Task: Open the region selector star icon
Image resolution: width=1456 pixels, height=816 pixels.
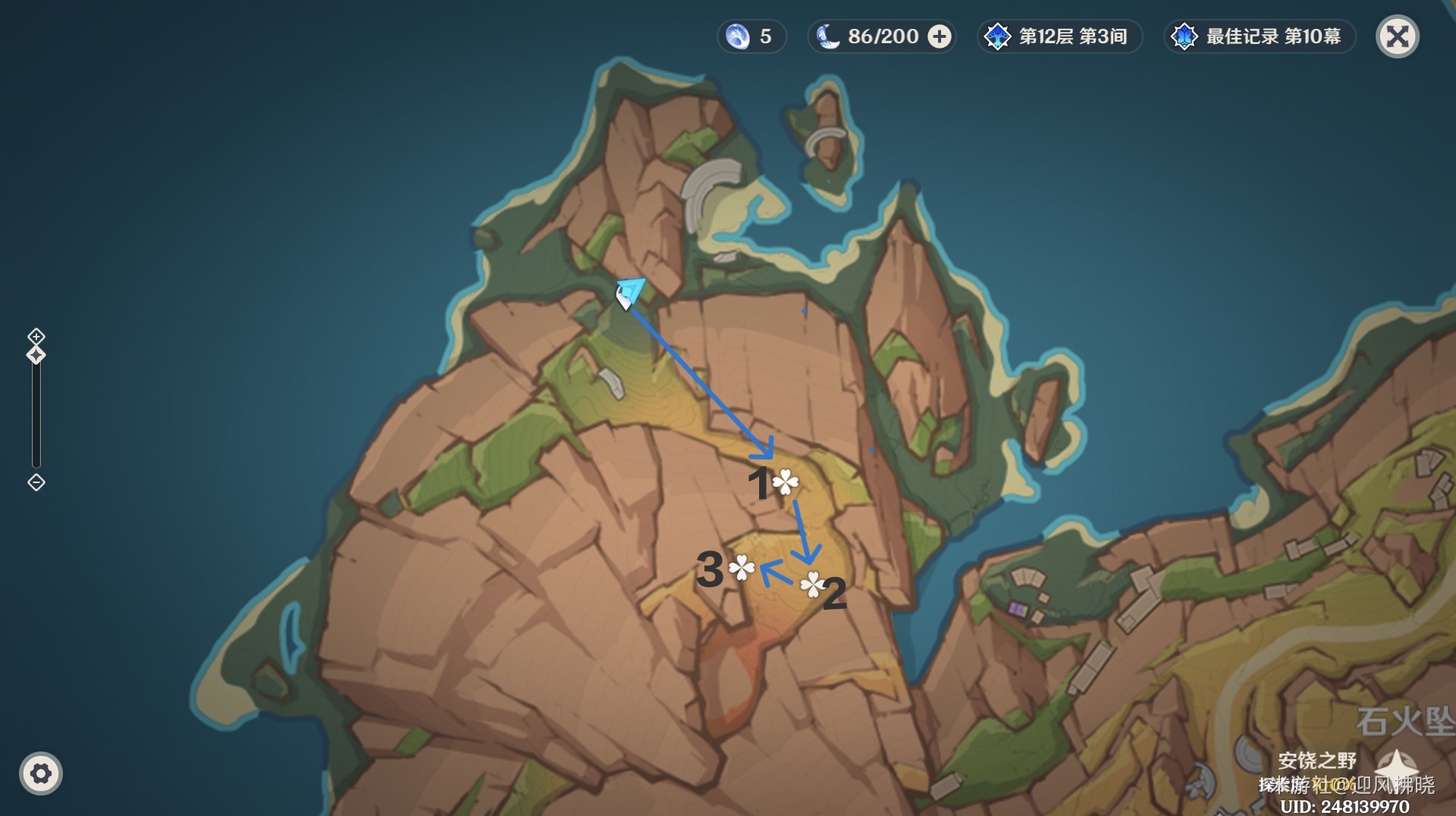Action: tap(1396, 766)
